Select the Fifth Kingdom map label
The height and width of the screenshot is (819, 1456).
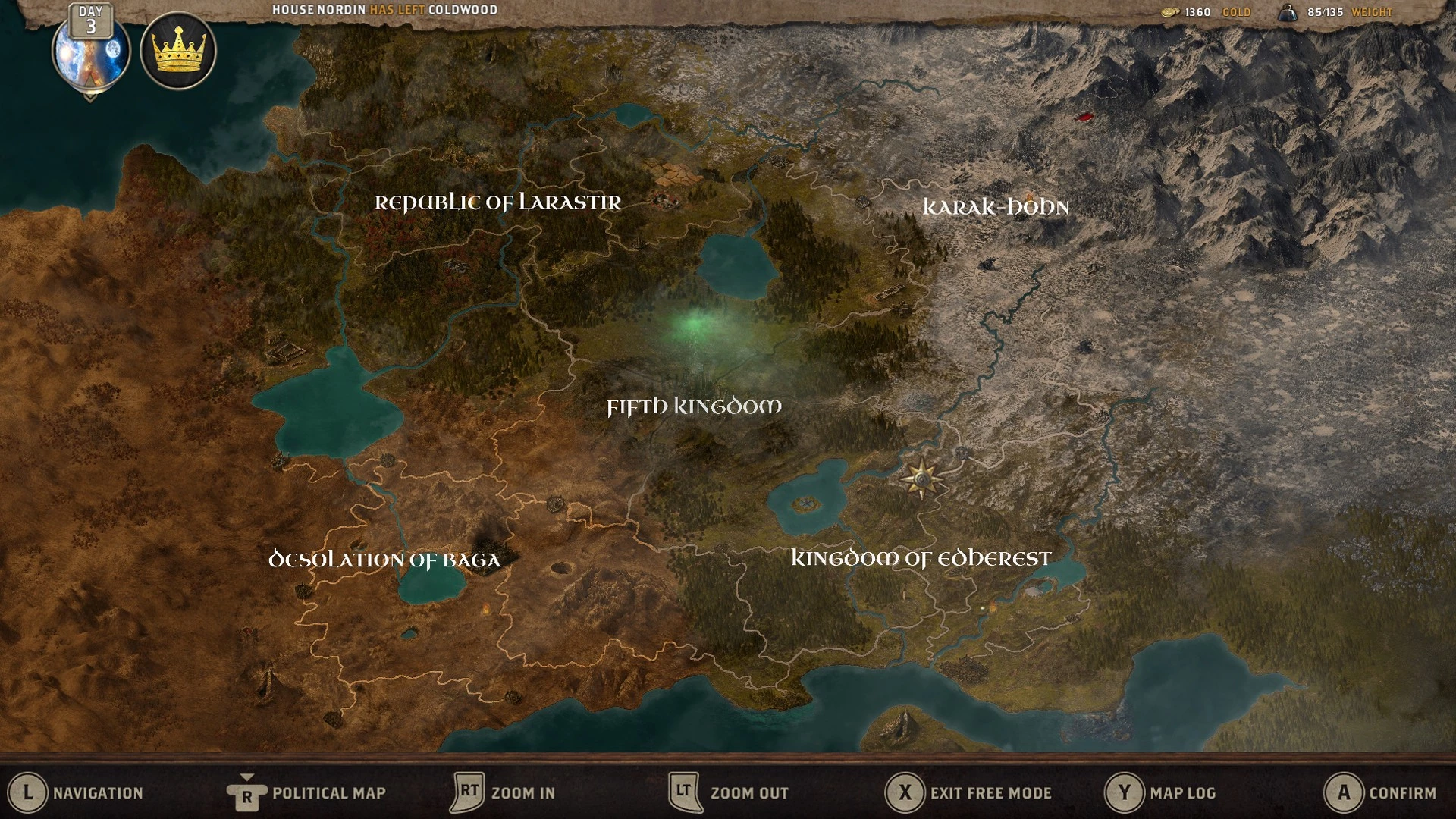click(x=694, y=407)
